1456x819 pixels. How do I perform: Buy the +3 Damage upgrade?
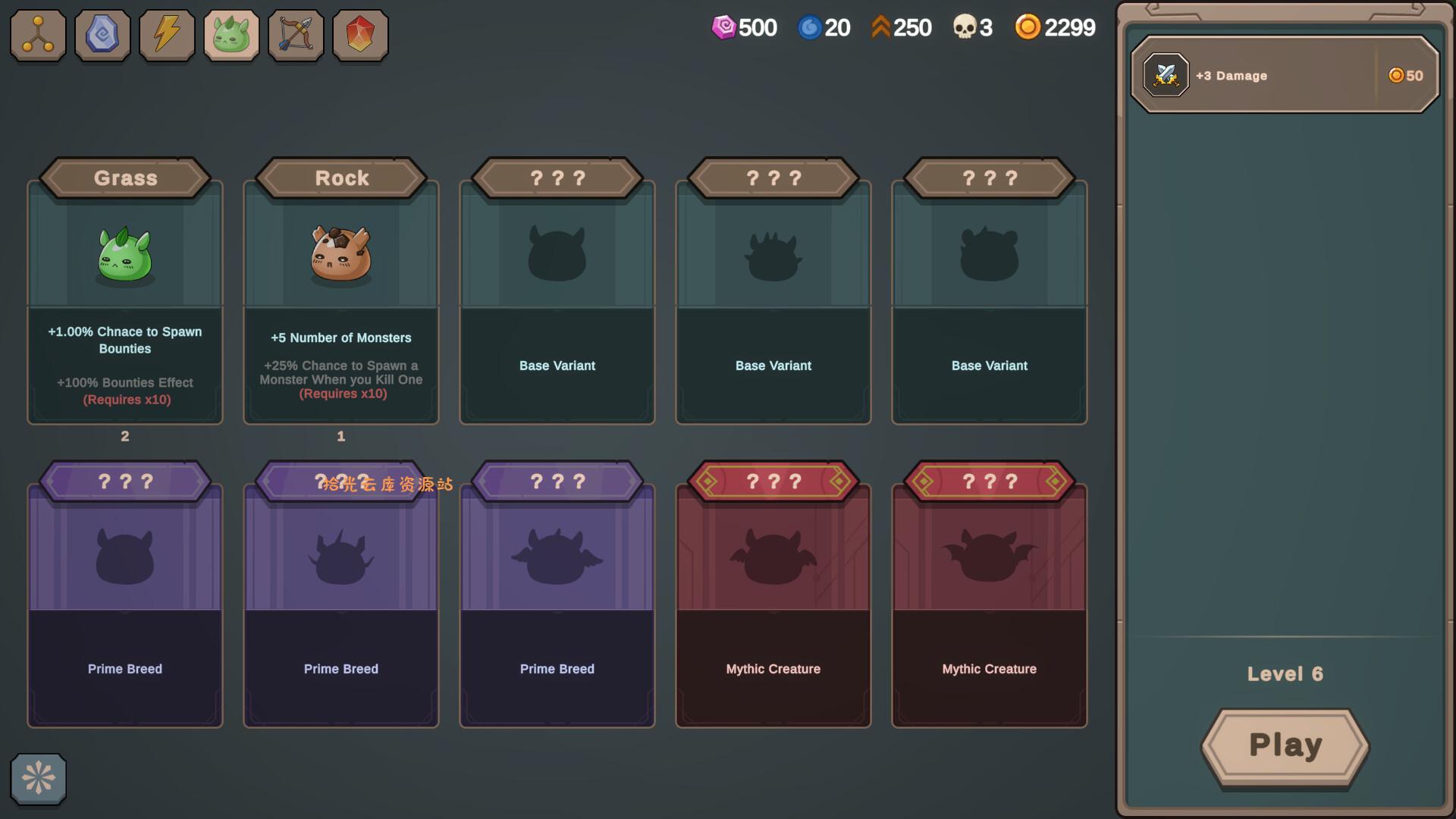tap(1285, 75)
